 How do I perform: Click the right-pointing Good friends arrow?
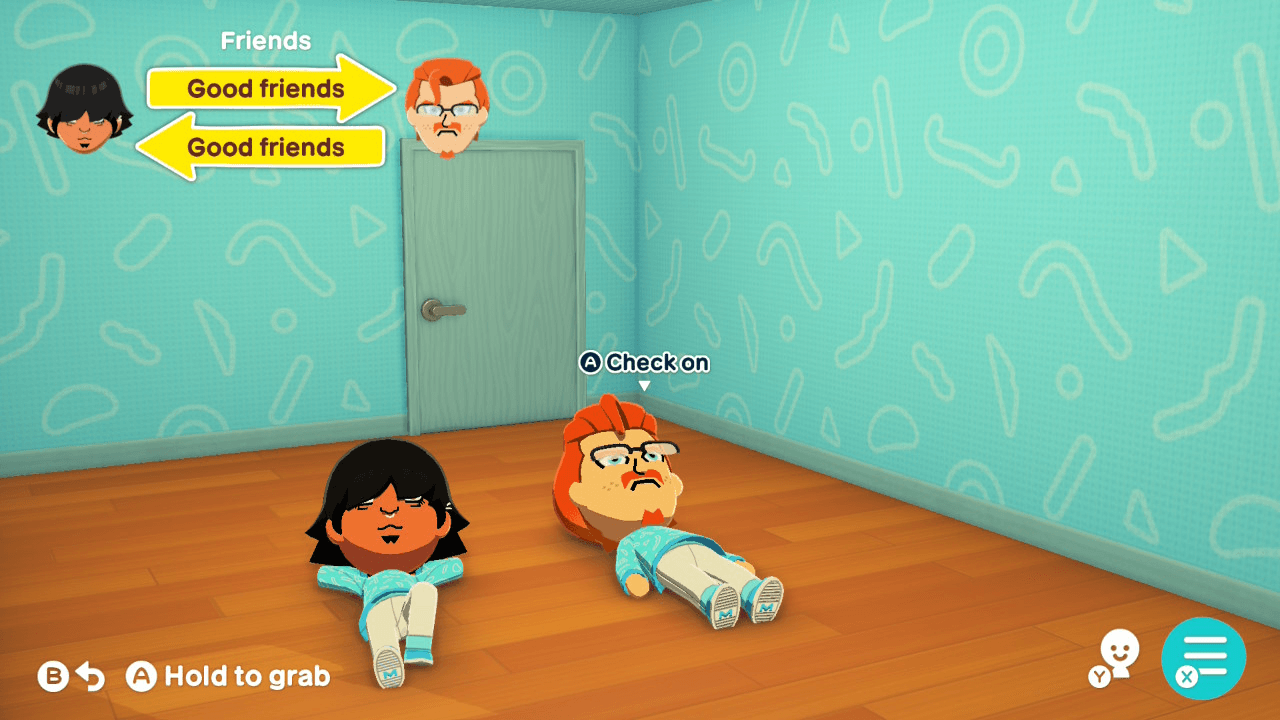coord(264,89)
